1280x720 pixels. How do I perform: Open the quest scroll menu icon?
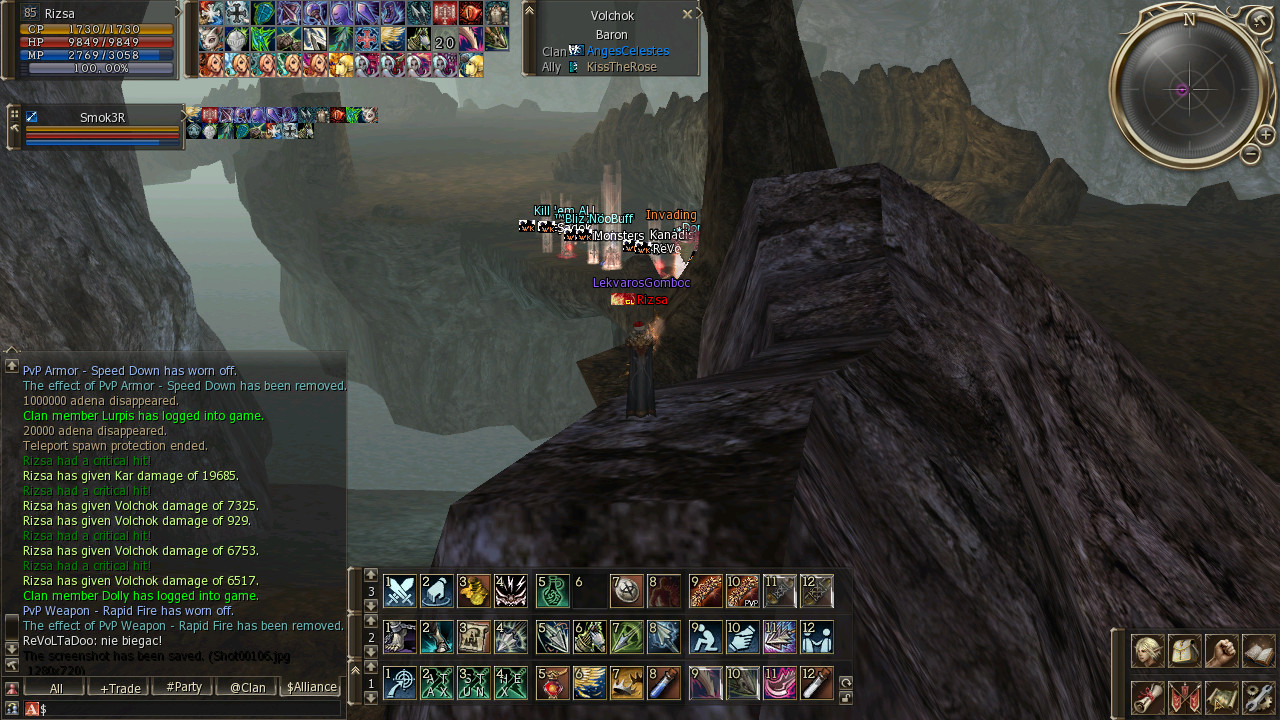coord(1147,697)
